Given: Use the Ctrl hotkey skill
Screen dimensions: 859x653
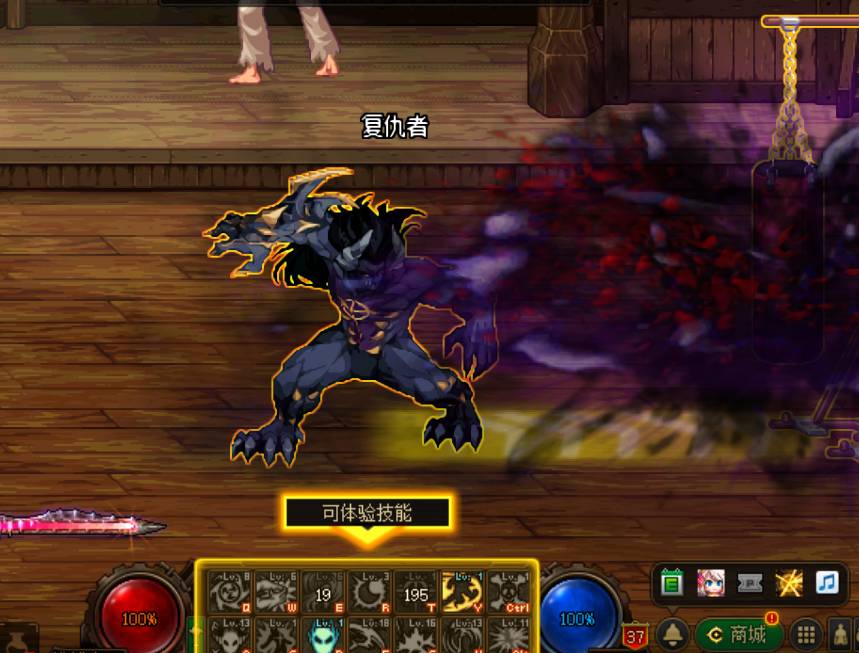Looking at the screenshot, I should [509, 593].
